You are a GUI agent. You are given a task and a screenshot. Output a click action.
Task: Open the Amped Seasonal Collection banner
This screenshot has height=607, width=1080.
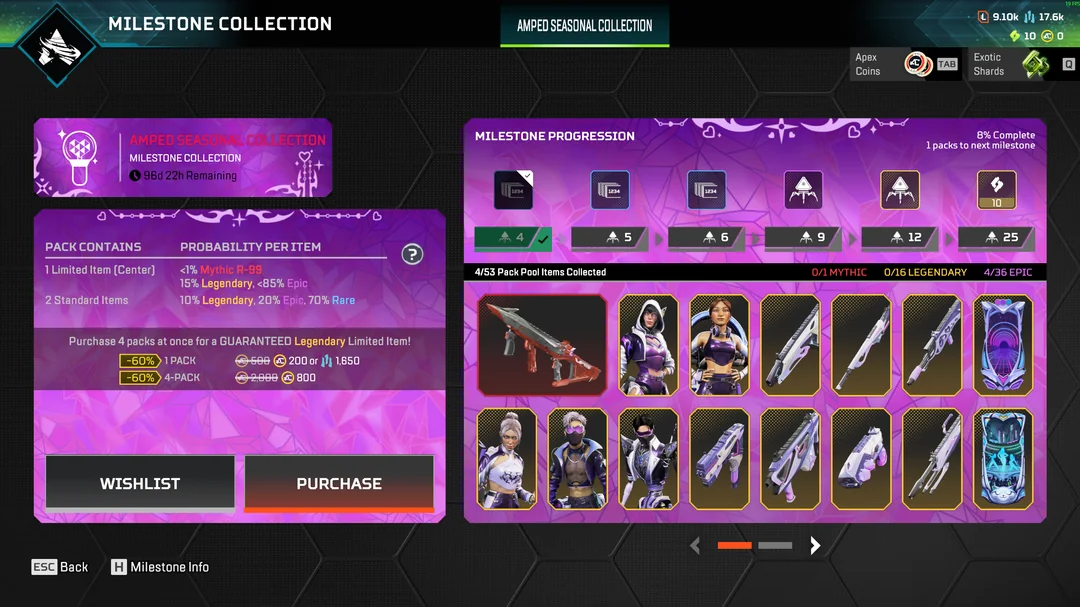[x=183, y=158]
